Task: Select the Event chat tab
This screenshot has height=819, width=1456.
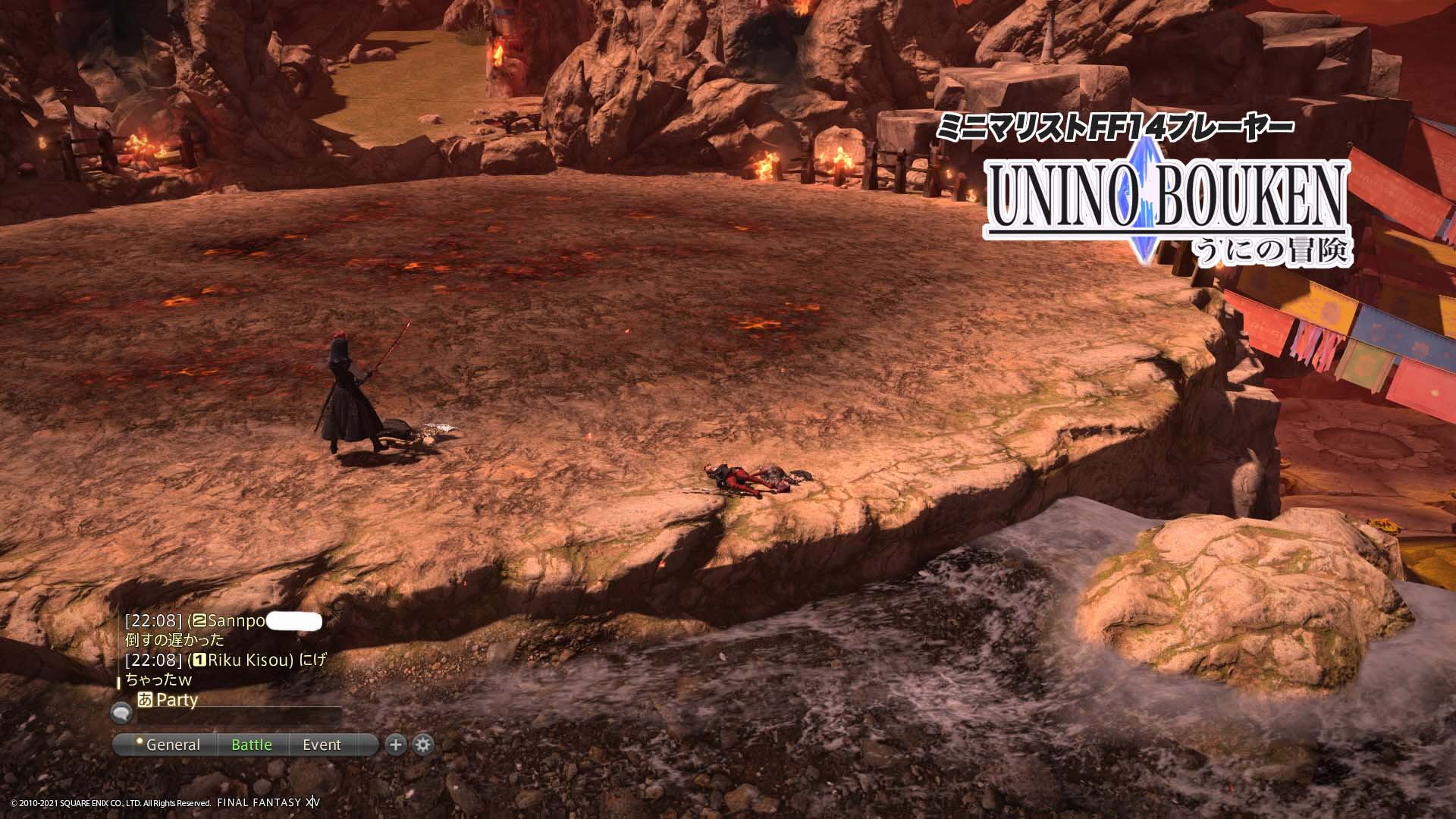Action: [322, 745]
